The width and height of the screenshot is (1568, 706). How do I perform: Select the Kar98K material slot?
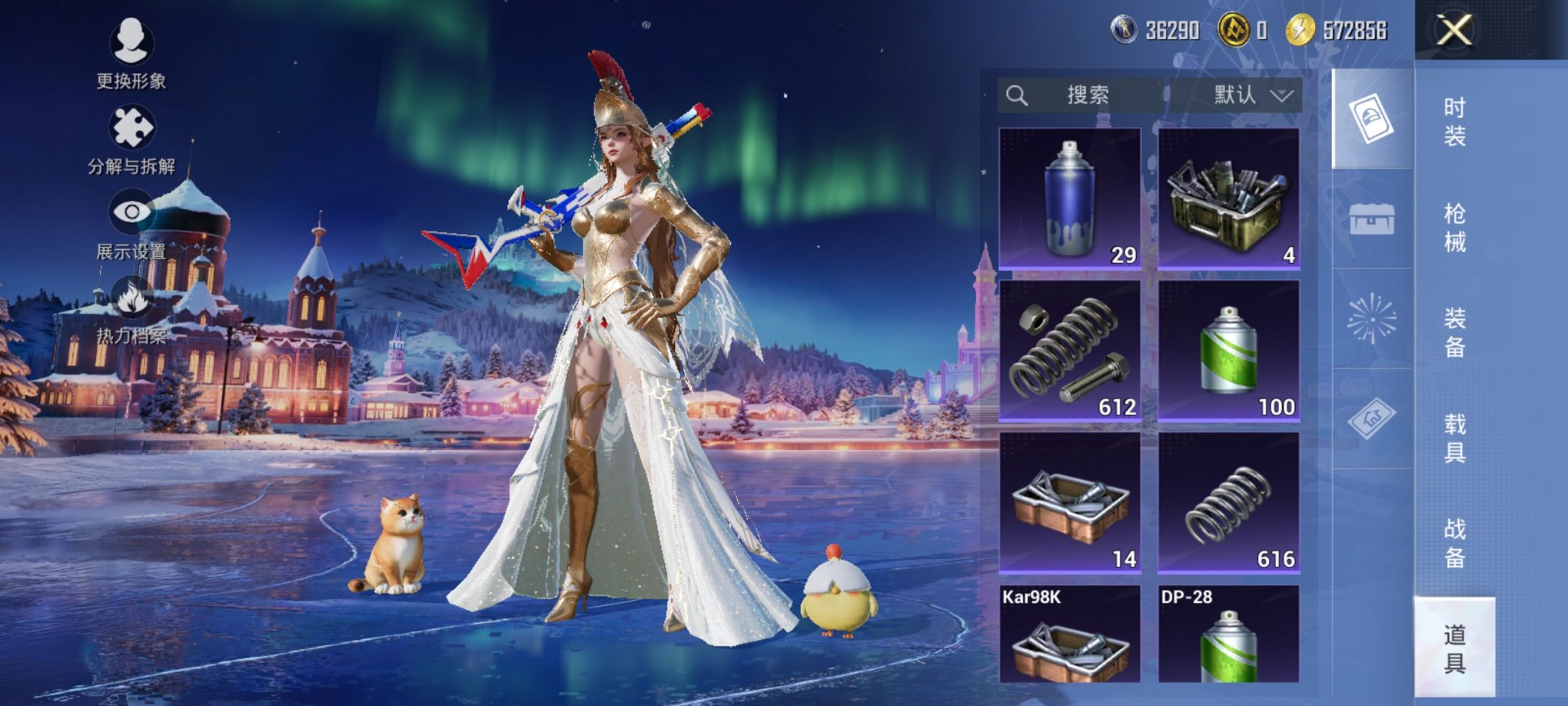pos(1069,635)
